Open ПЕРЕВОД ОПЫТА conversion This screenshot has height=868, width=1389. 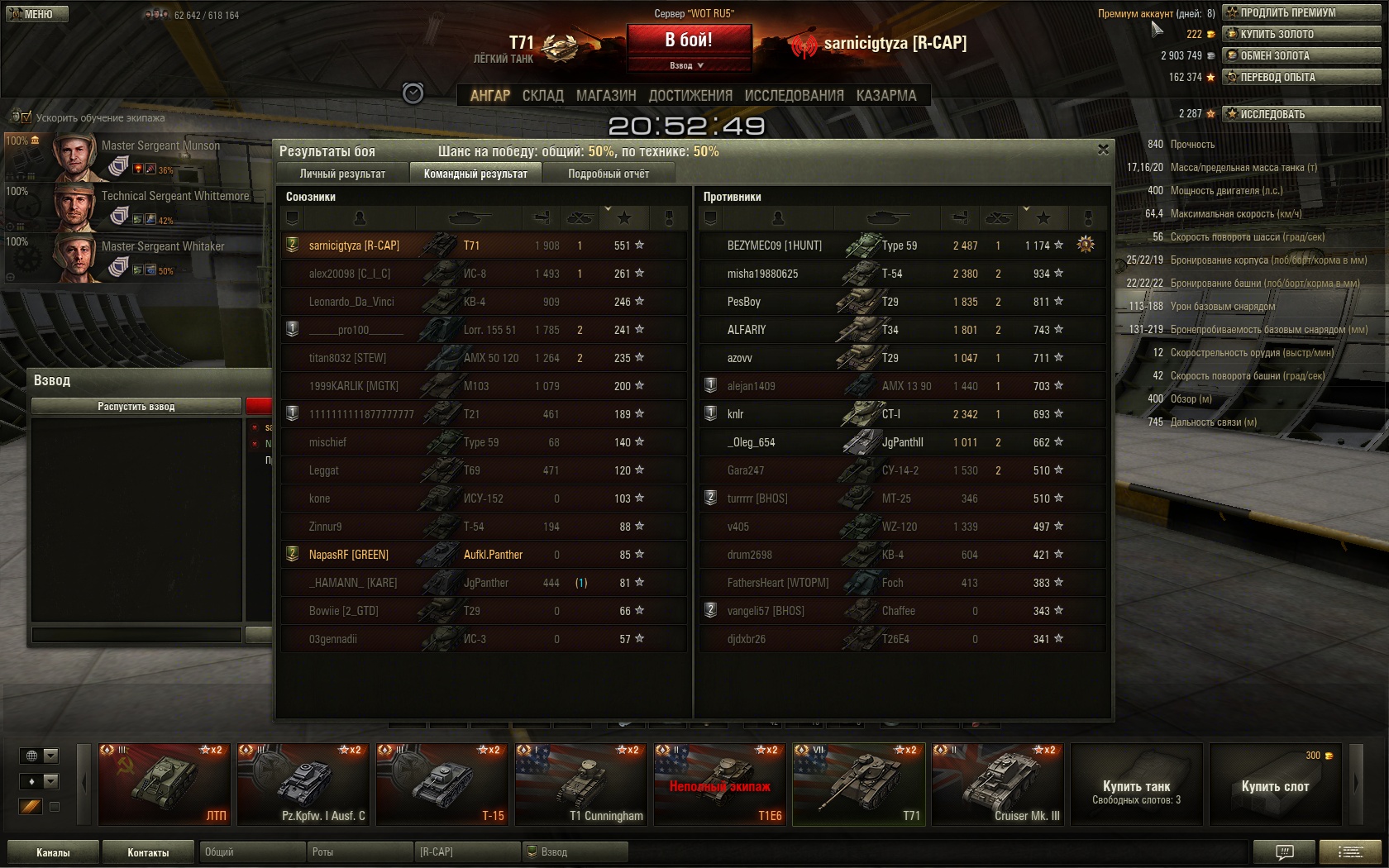click(x=1301, y=77)
